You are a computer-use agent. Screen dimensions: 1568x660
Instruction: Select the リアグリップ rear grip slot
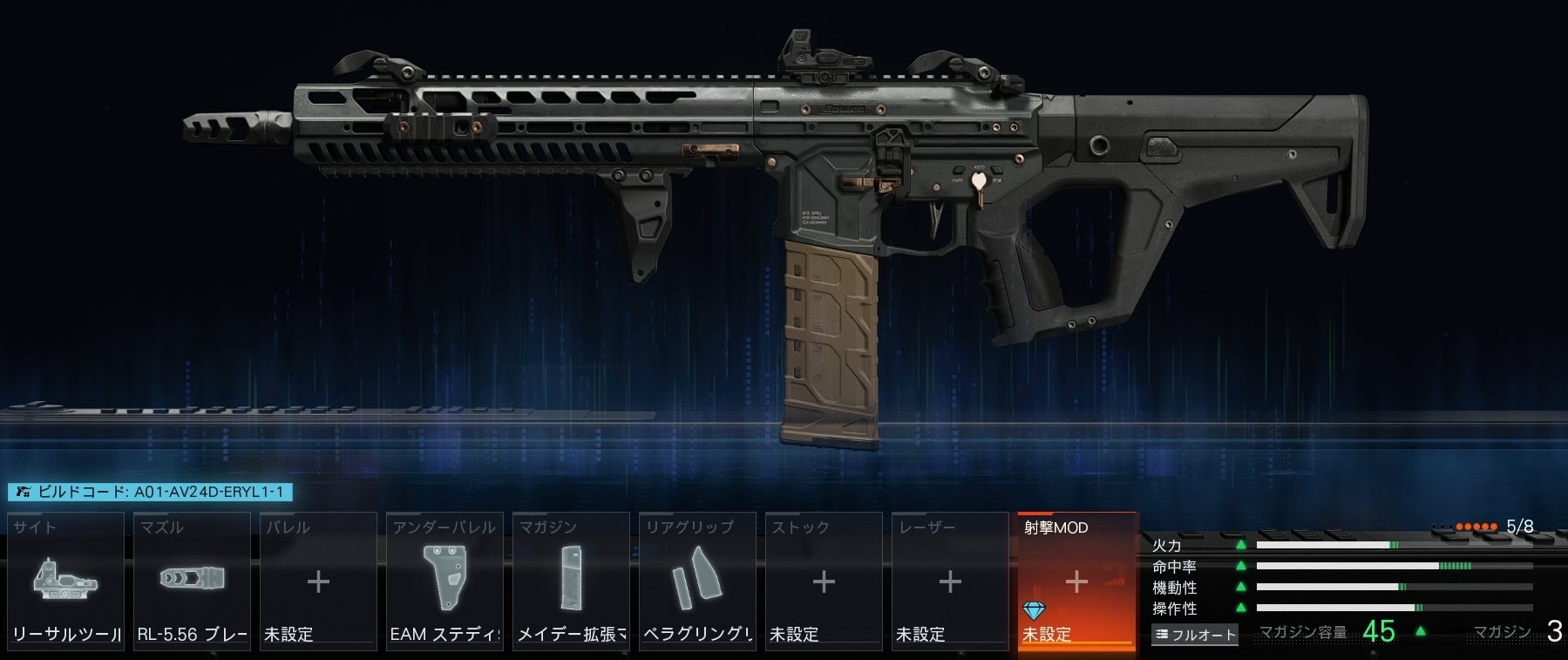click(x=697, y=582)
